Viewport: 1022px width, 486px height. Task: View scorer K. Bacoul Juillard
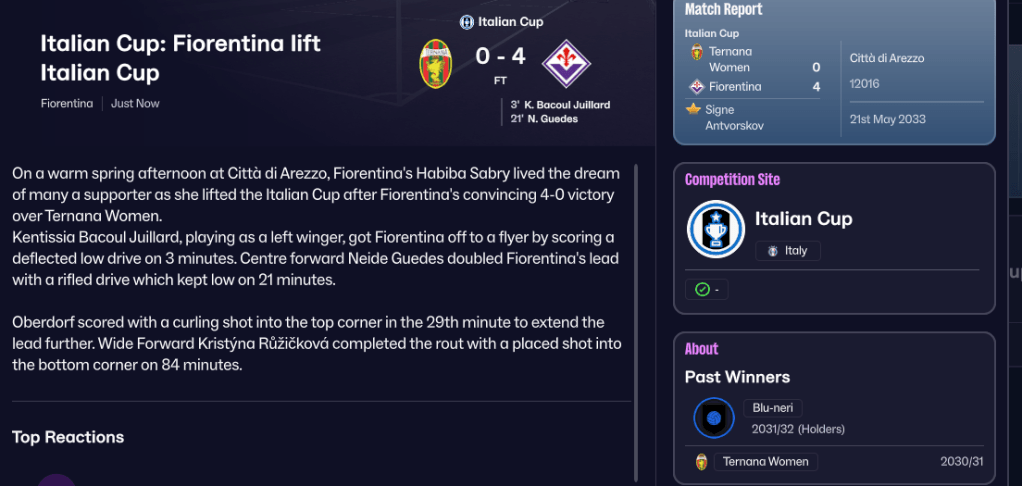click(x=566, y=104)
